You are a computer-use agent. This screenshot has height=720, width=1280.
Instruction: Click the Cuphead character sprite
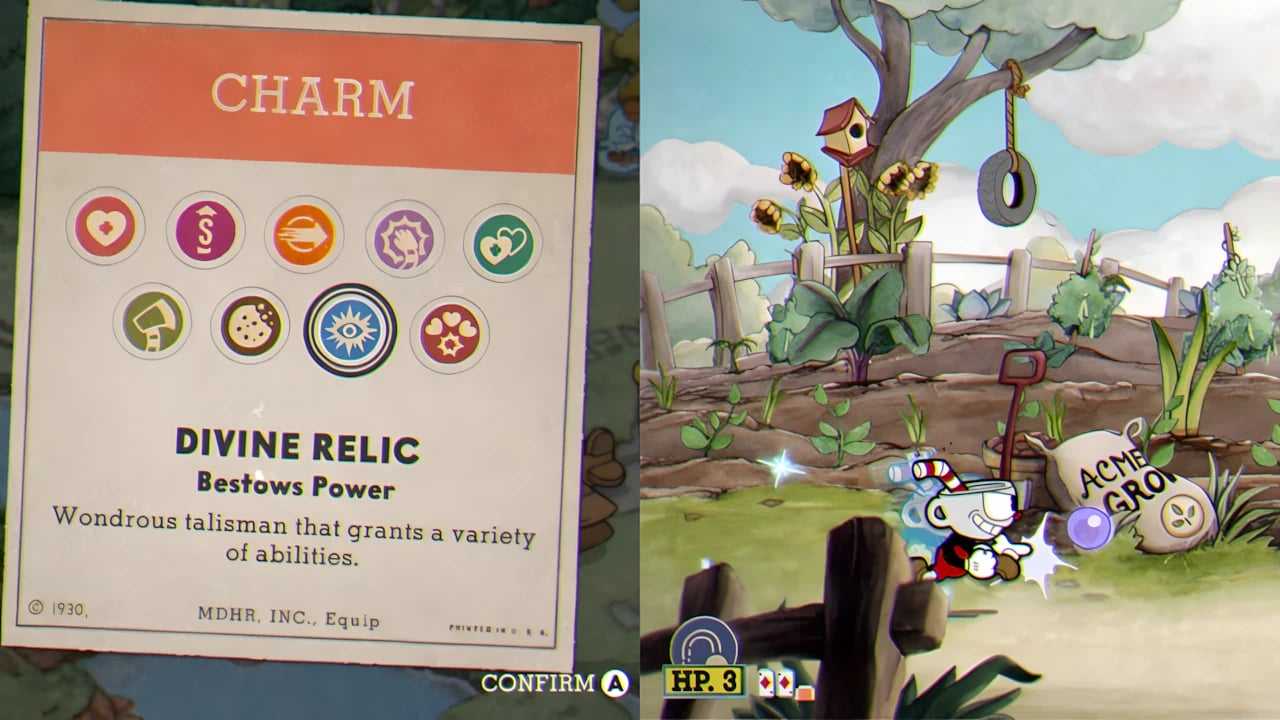[970, 520]
